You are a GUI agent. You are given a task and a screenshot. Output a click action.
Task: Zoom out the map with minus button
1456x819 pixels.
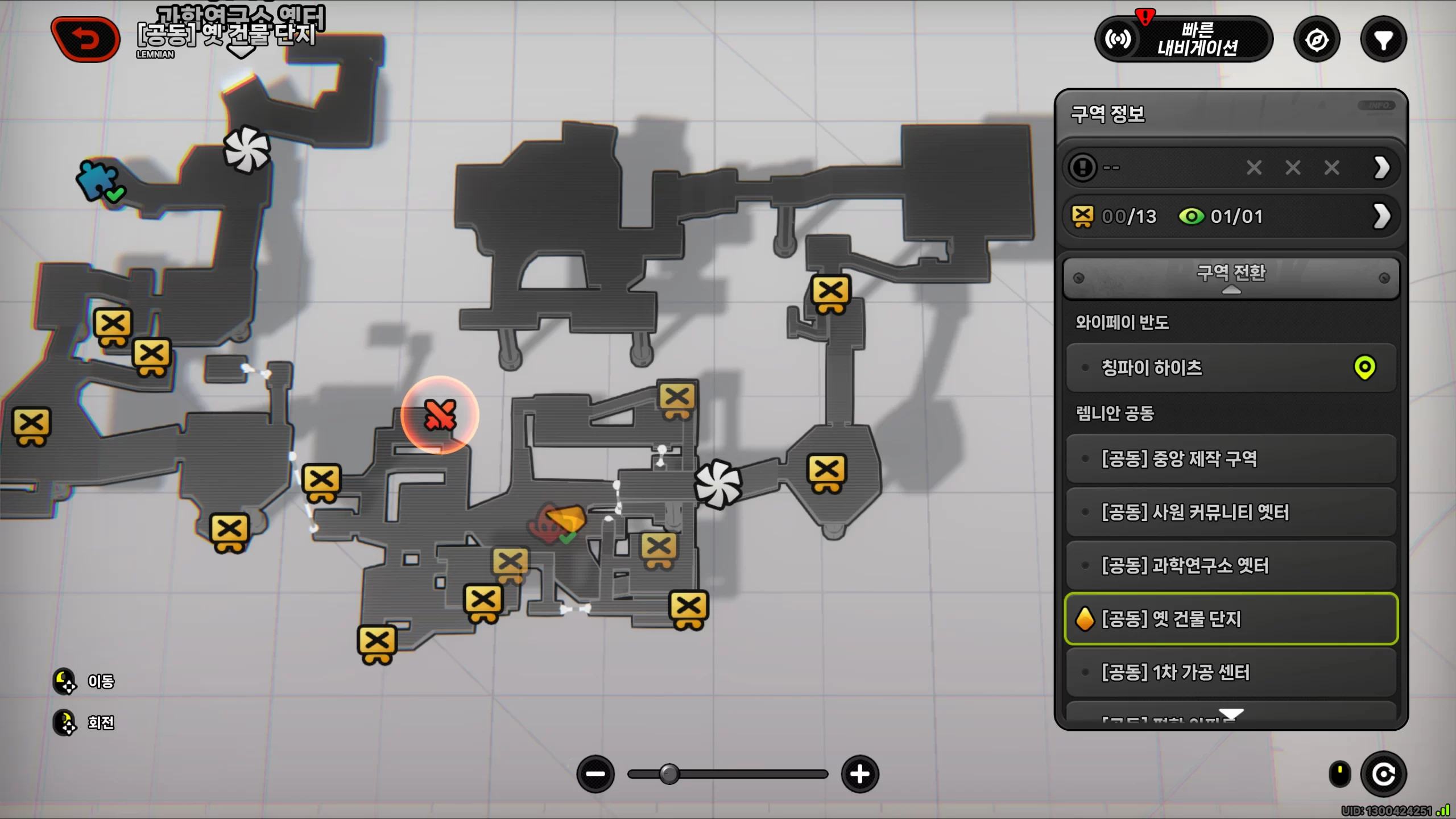click(595, 774)
